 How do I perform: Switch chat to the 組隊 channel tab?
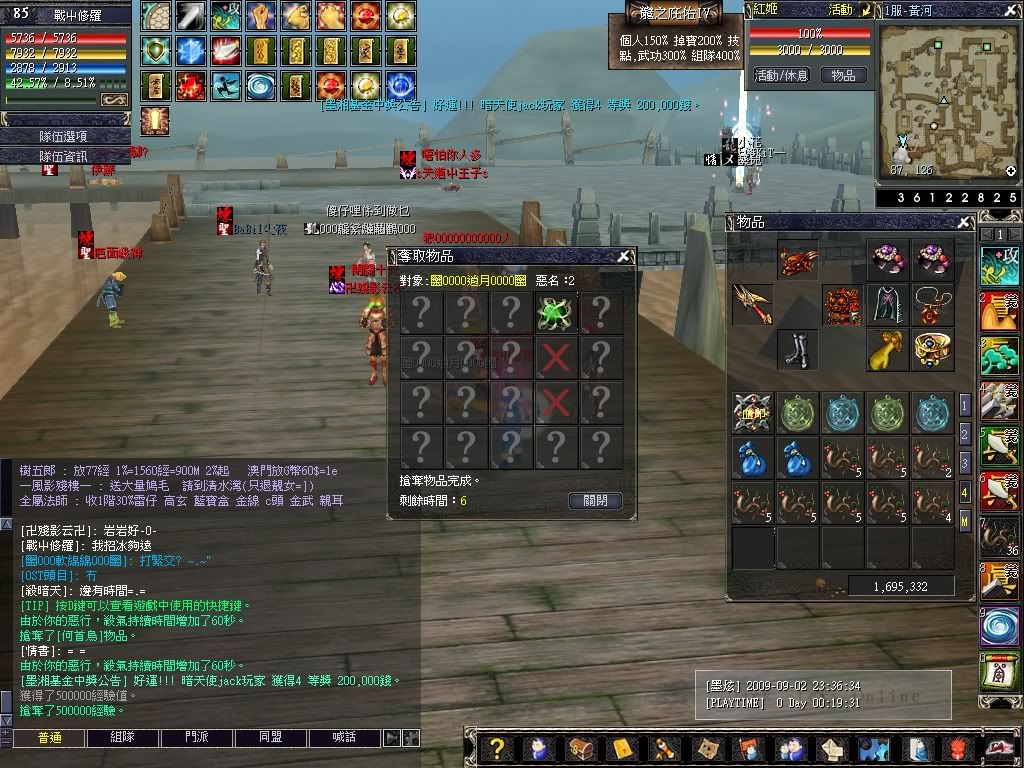click(123, 737)
